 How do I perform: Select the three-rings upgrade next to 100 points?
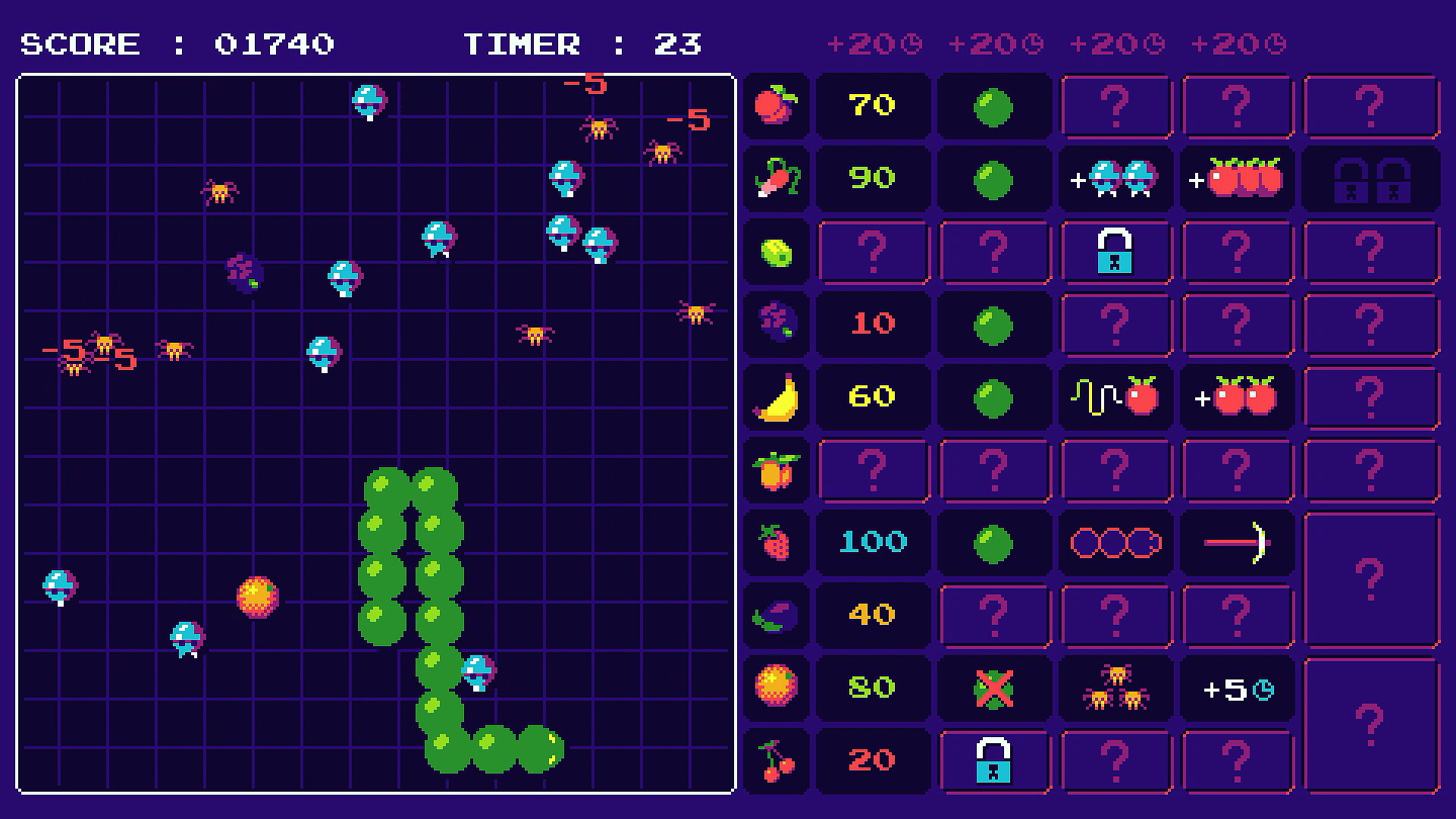1116,541
